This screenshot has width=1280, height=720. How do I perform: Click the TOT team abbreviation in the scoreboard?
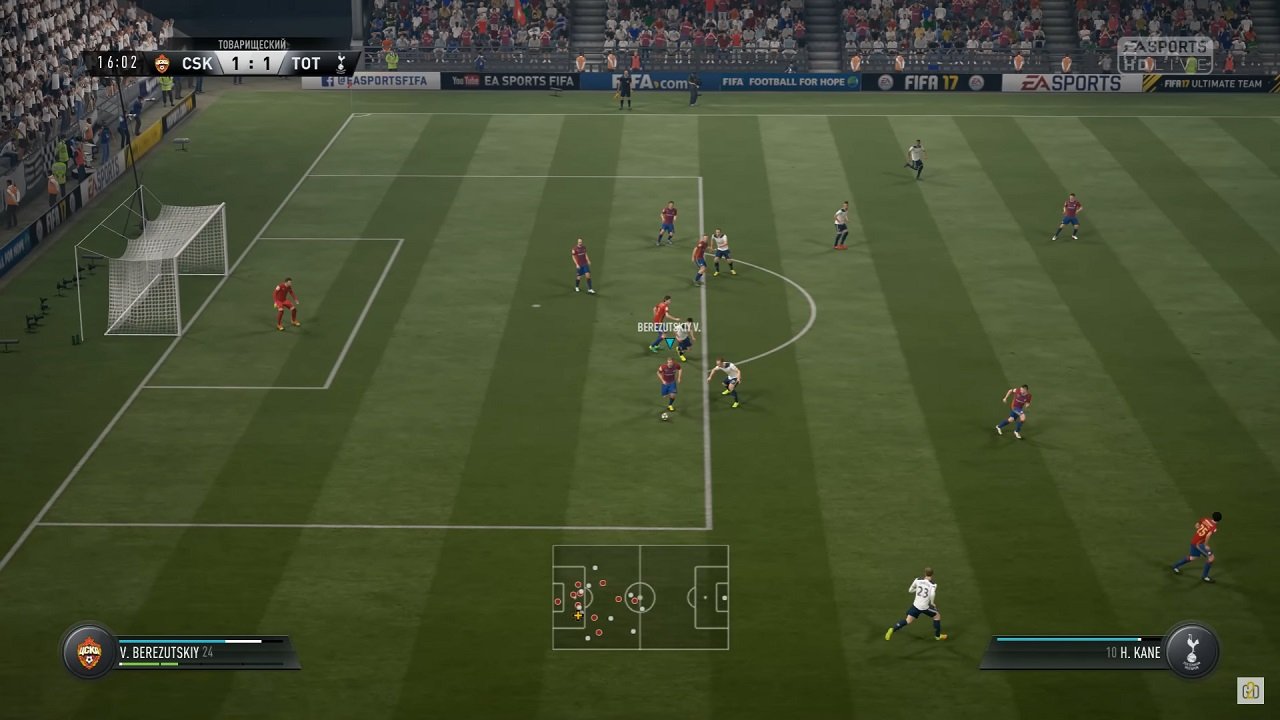[x=307, y=63]
